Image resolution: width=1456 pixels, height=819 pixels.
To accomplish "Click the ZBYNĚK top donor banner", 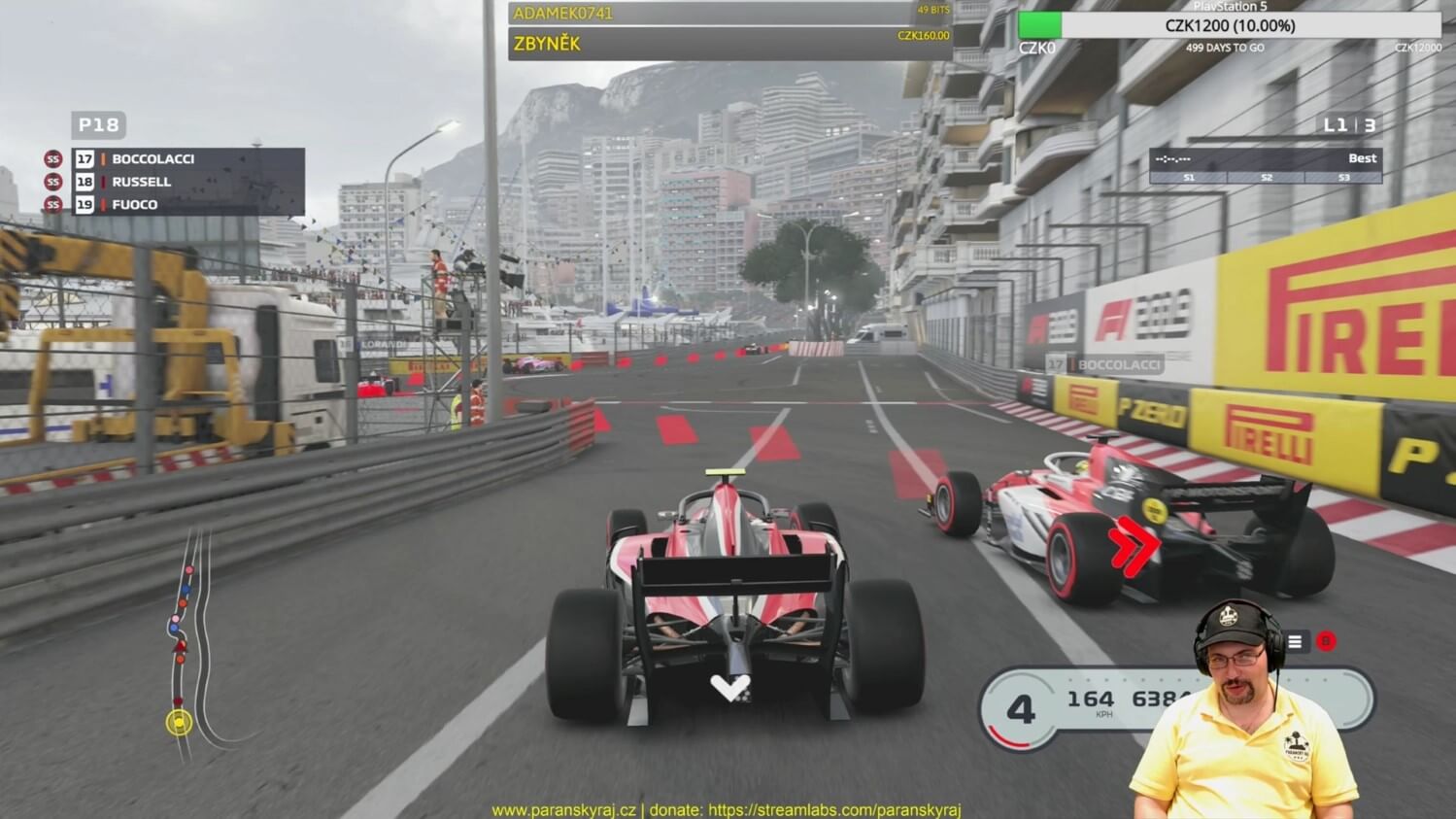I will click(x=728, y=44).
